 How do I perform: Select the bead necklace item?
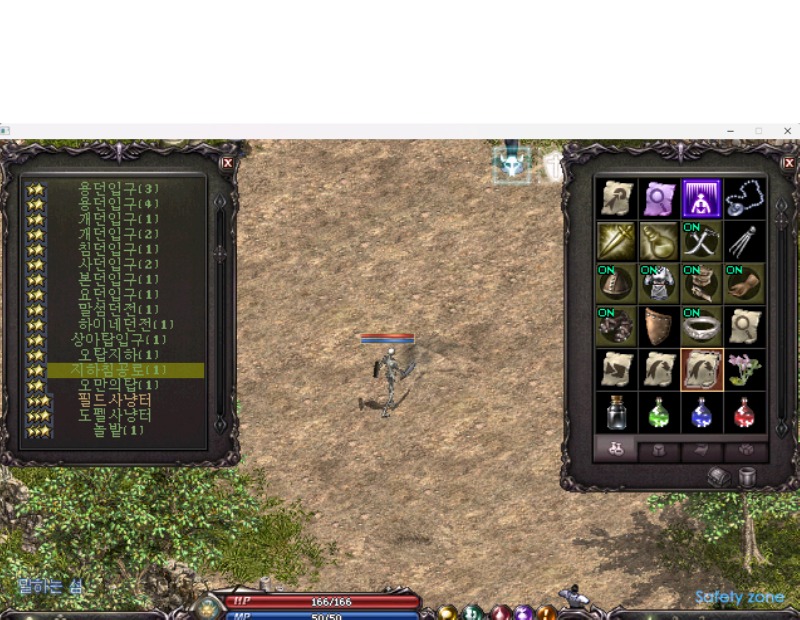coord(744,198)
